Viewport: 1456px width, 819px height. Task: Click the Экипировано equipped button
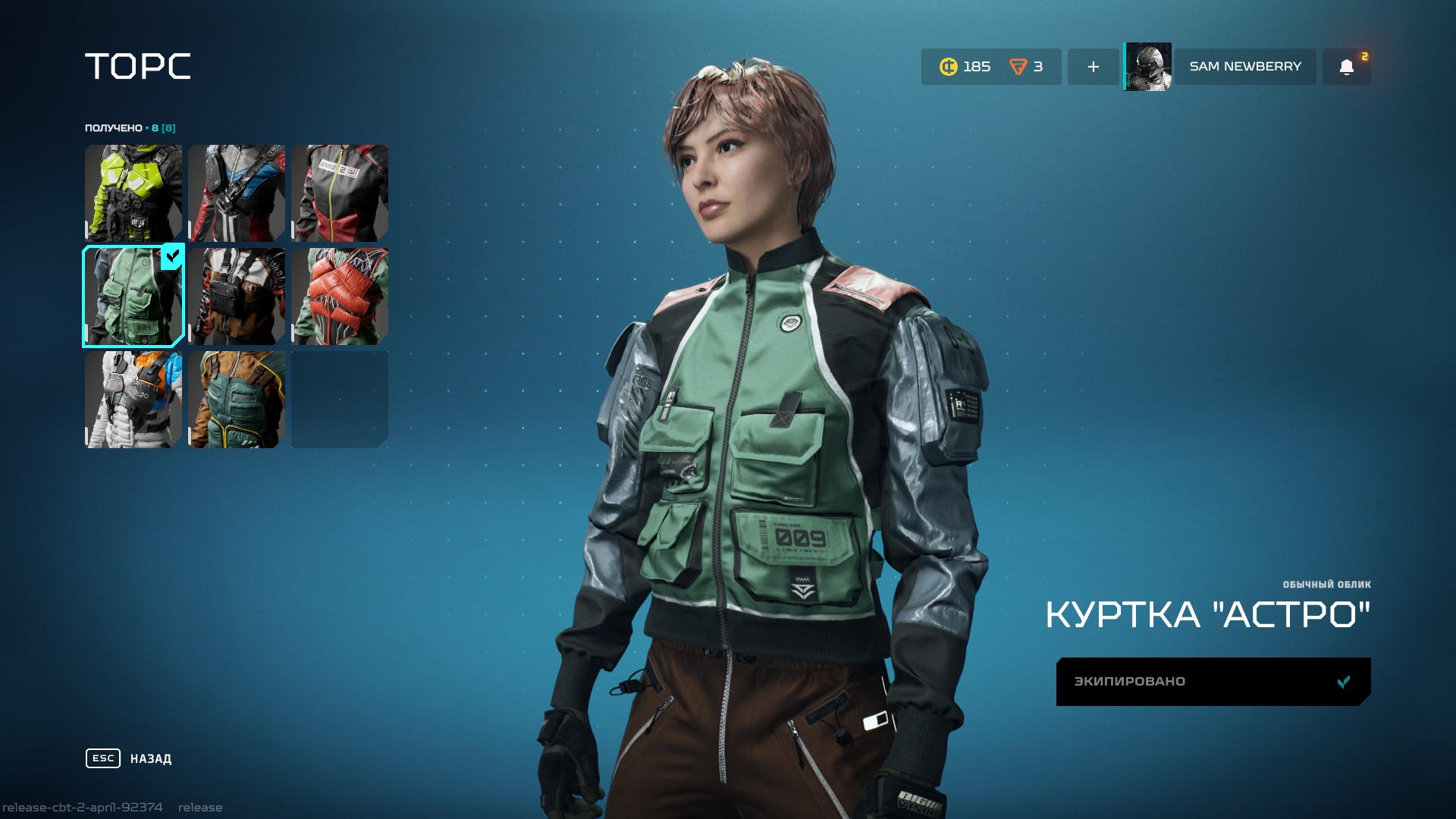coord(1213,681)
